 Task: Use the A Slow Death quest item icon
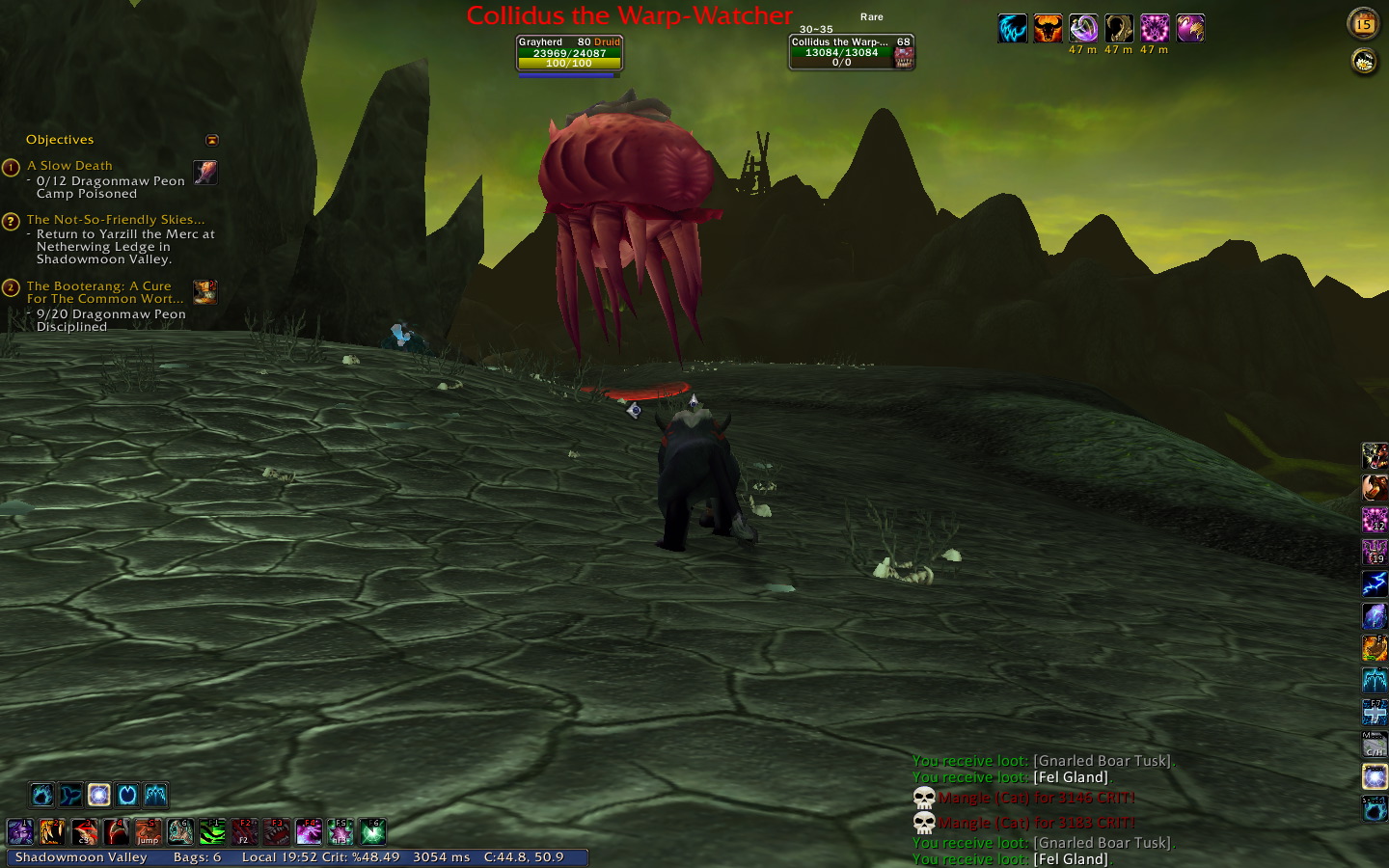[205, 172]
